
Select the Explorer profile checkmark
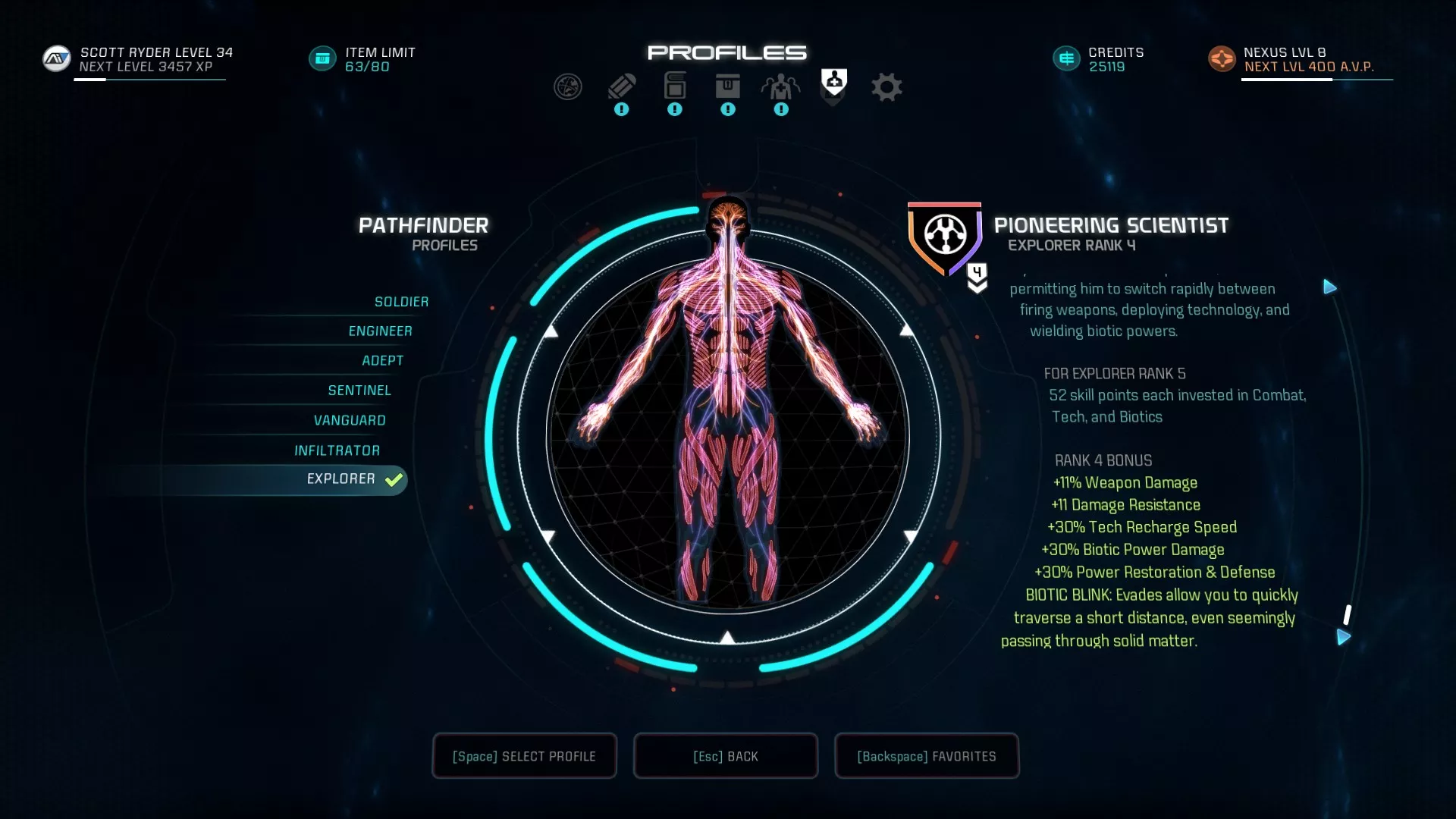(392, 479)
